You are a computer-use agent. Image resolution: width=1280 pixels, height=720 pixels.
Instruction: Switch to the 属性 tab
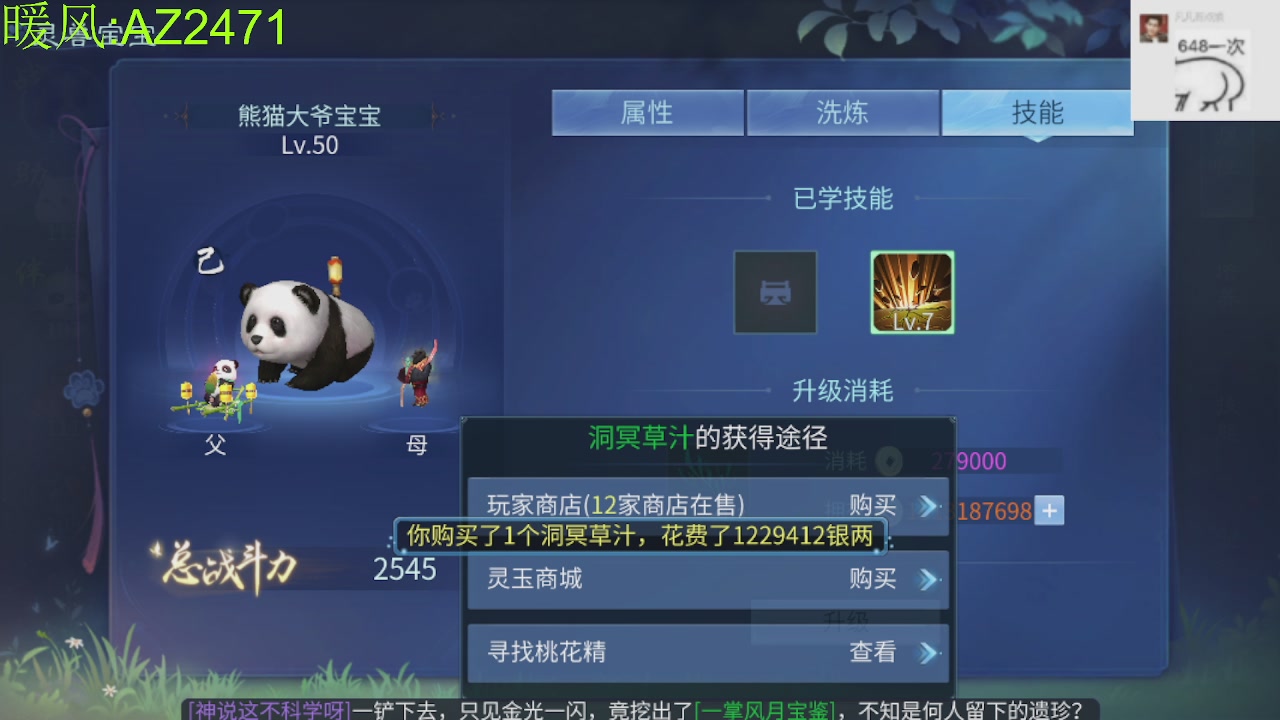[648, 112]
